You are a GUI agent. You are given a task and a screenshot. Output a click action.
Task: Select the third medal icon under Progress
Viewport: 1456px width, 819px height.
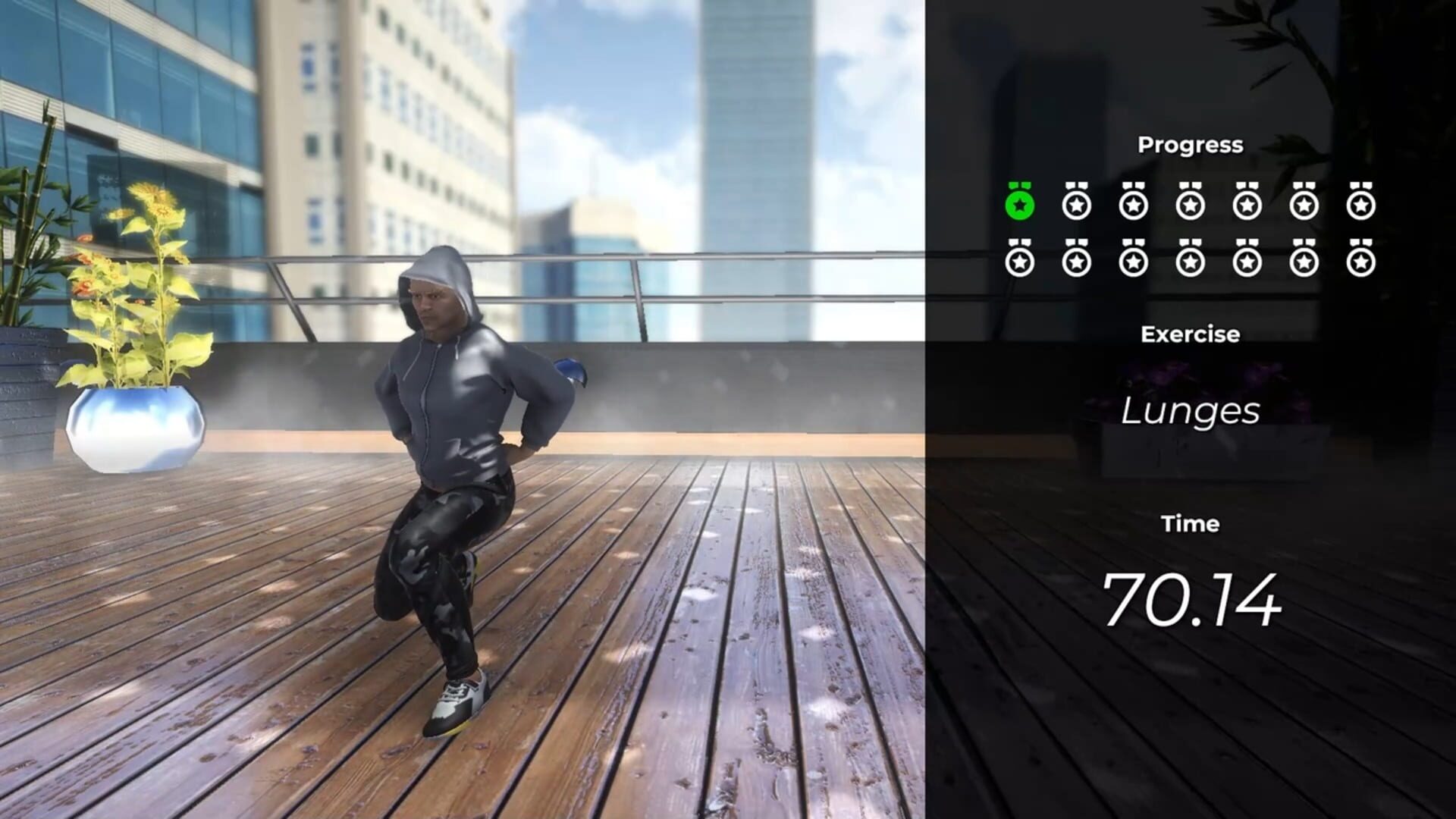click(1132, 205)
